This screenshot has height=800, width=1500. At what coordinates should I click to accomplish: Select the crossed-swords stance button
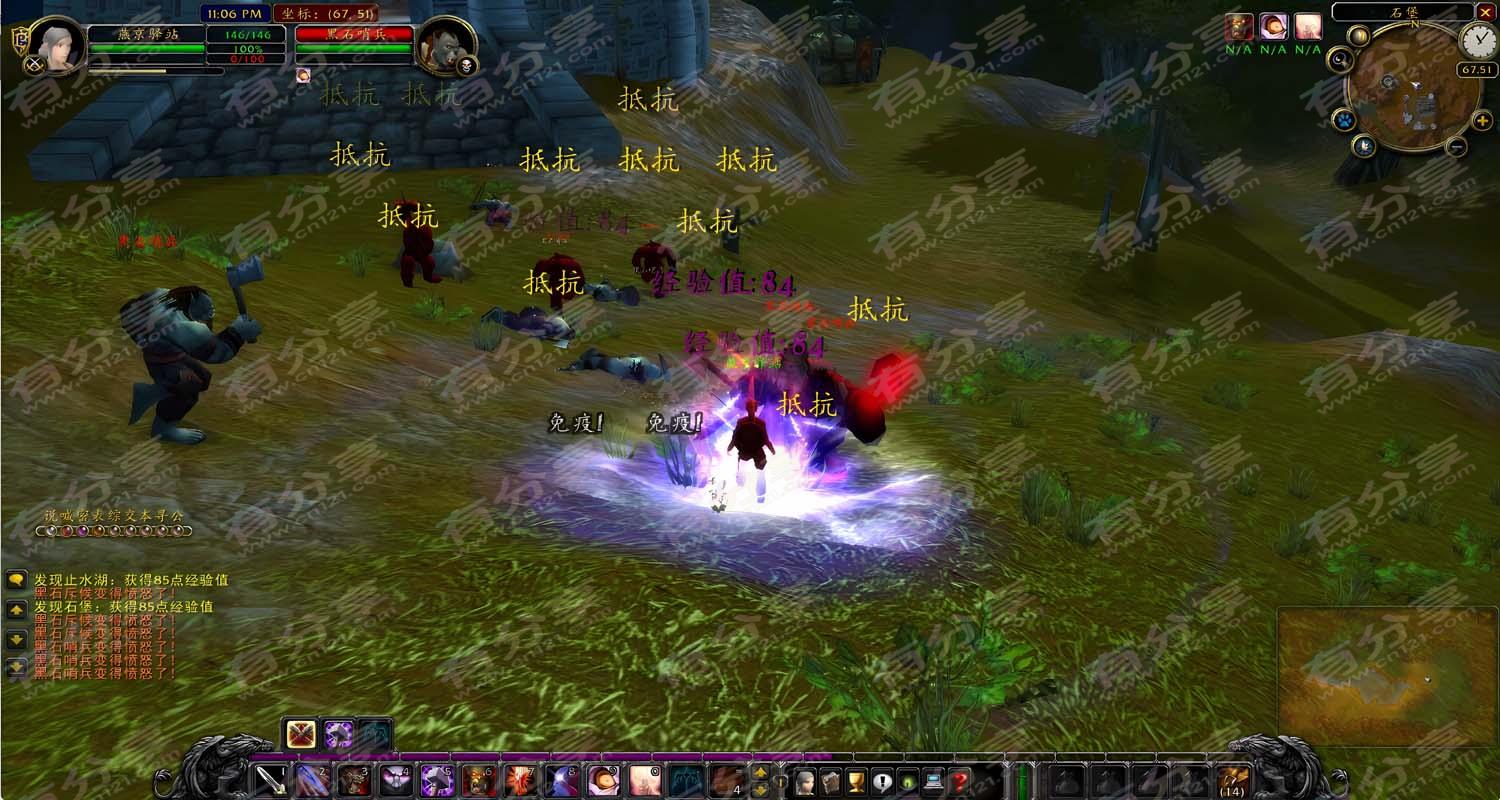[x=301, y=735]
